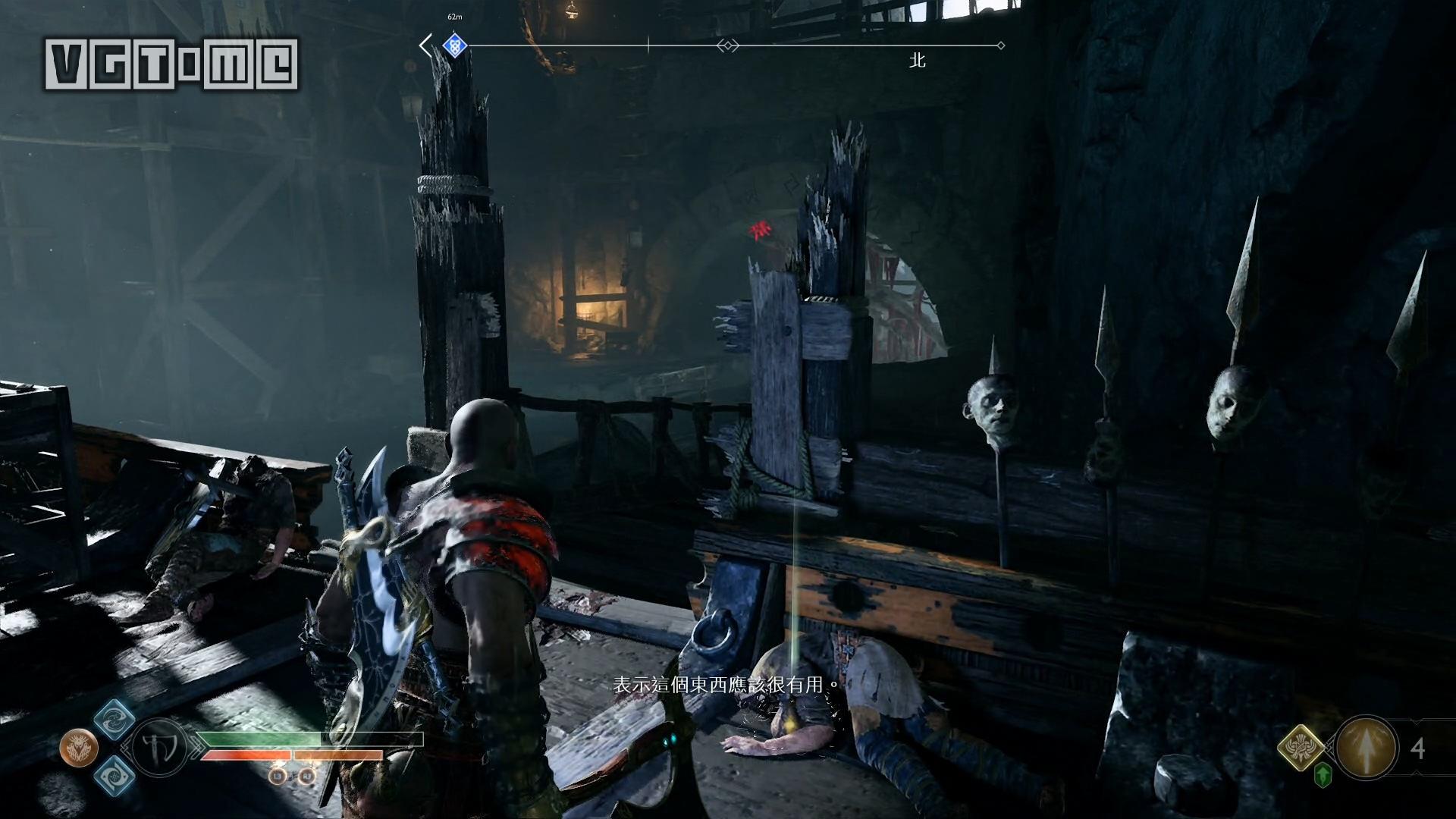Activate the orange Spartan Rage icon
Screen dimensions: 1456x819
pos(78,748)
